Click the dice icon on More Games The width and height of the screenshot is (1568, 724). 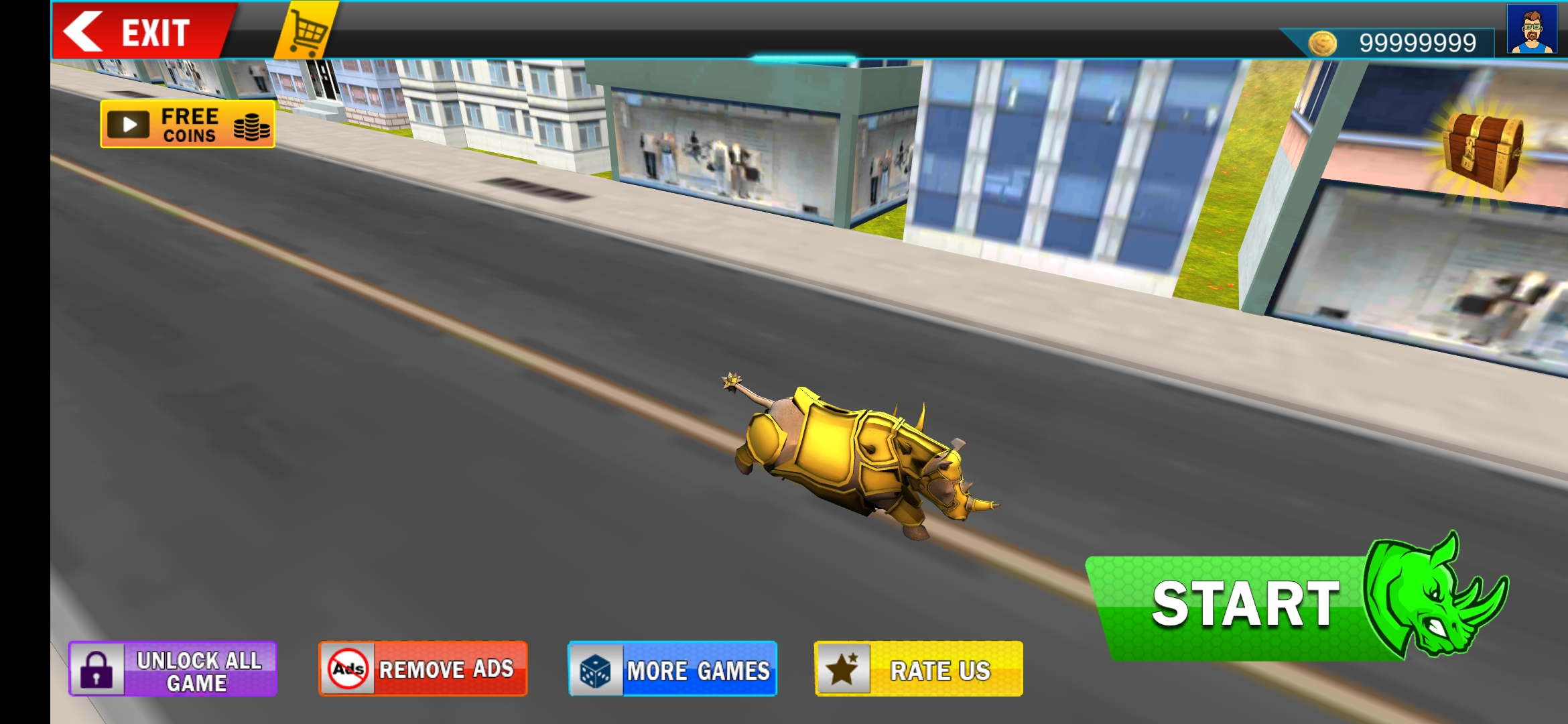click(x=597, y=669)
